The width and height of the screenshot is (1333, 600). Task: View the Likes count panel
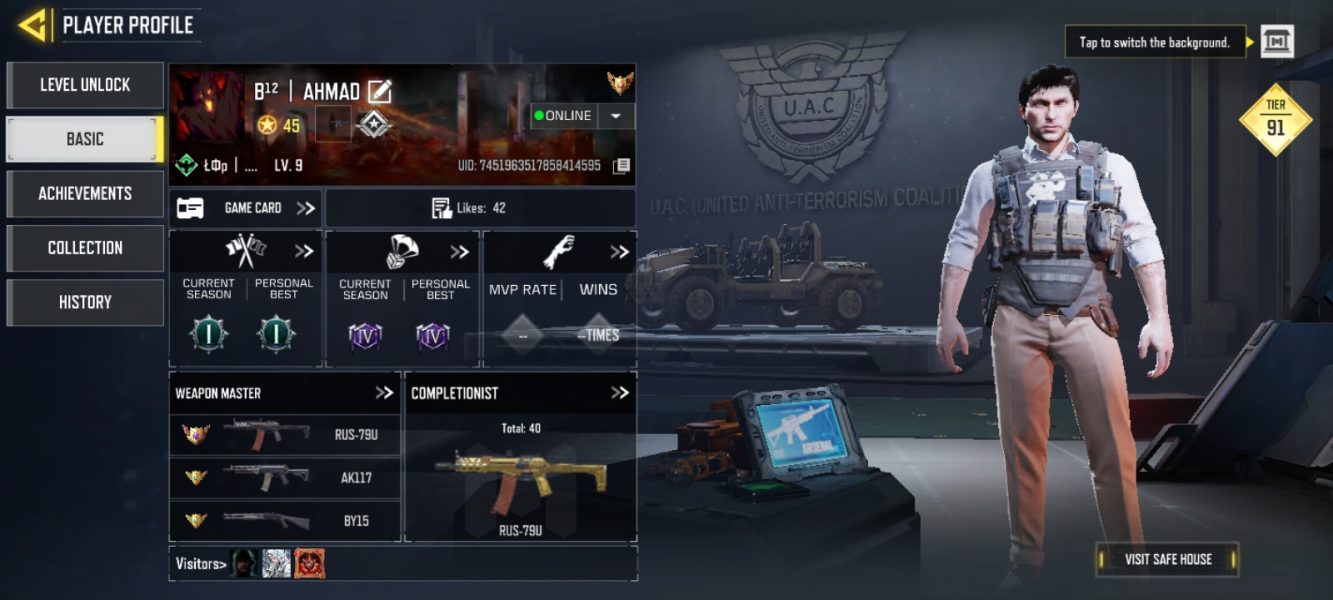tap(480, 208)
